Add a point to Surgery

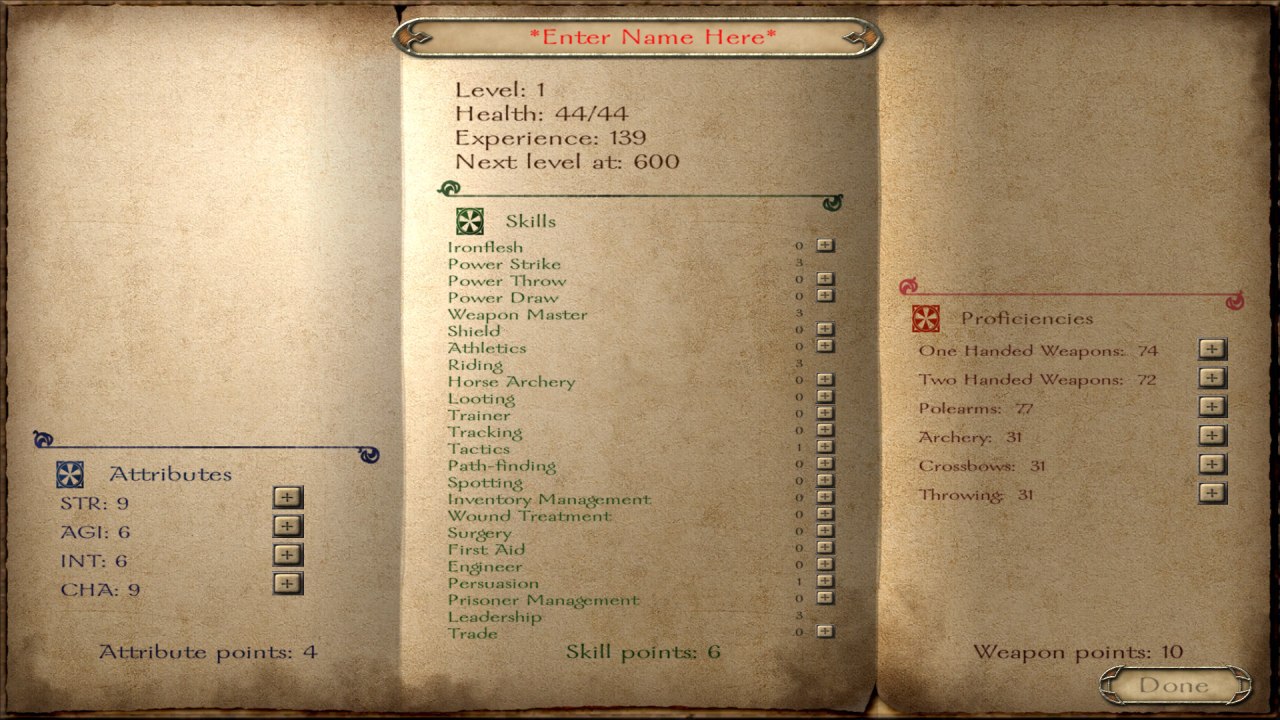(825, 531)
